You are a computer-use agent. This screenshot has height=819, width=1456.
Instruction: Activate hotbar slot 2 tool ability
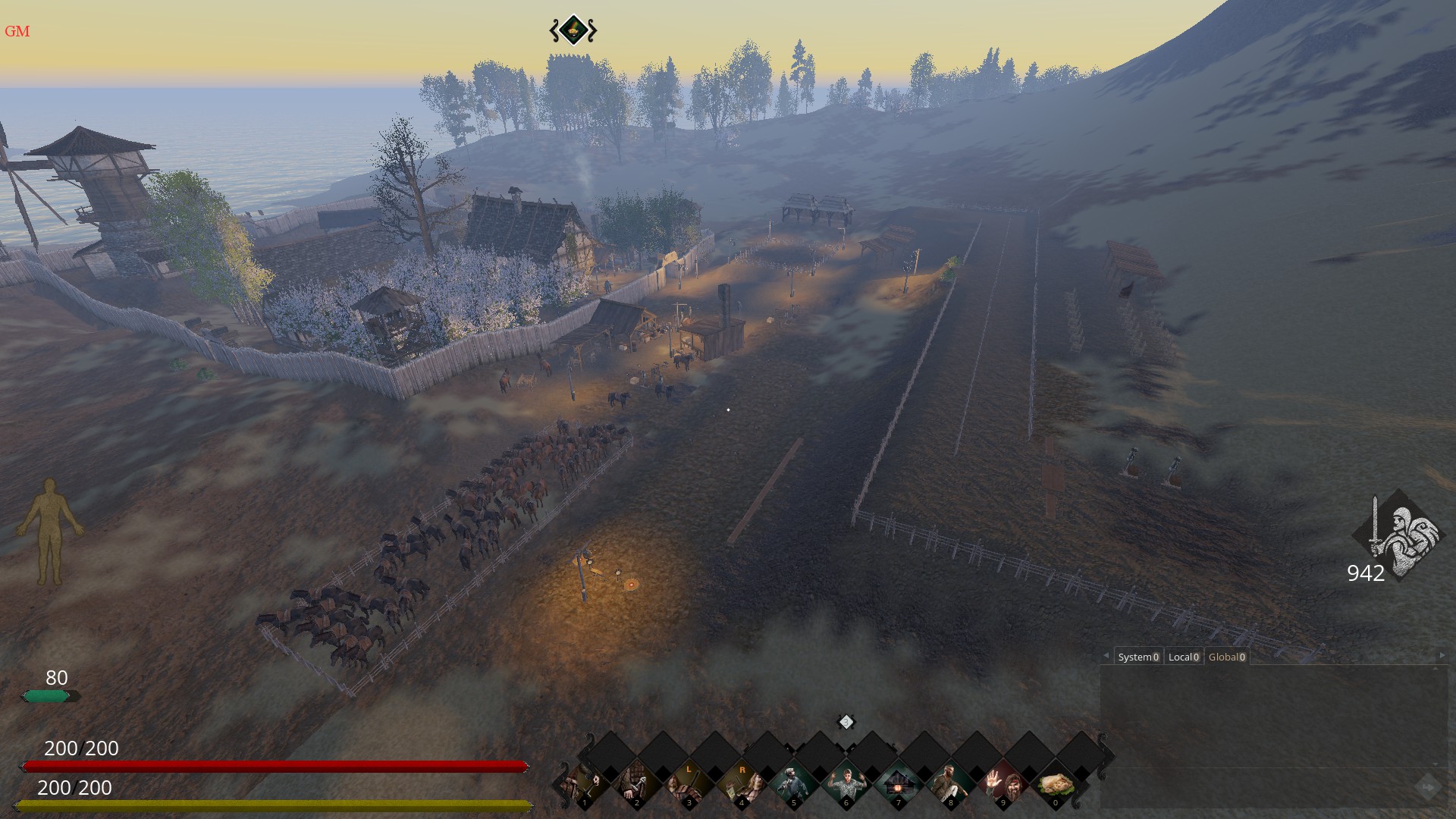(x=637, y=784)
